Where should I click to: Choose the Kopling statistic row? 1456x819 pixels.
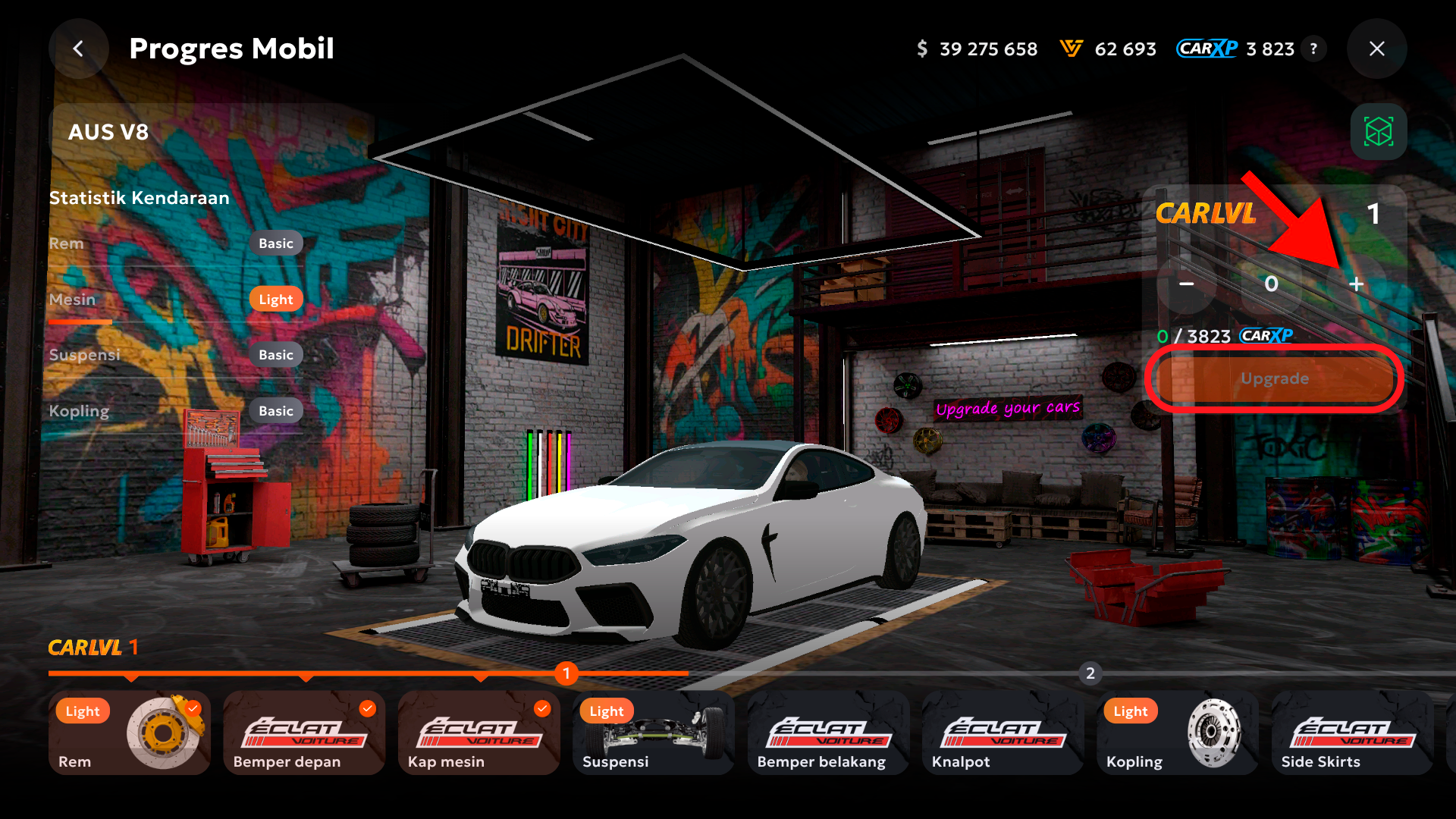[176, 411]
